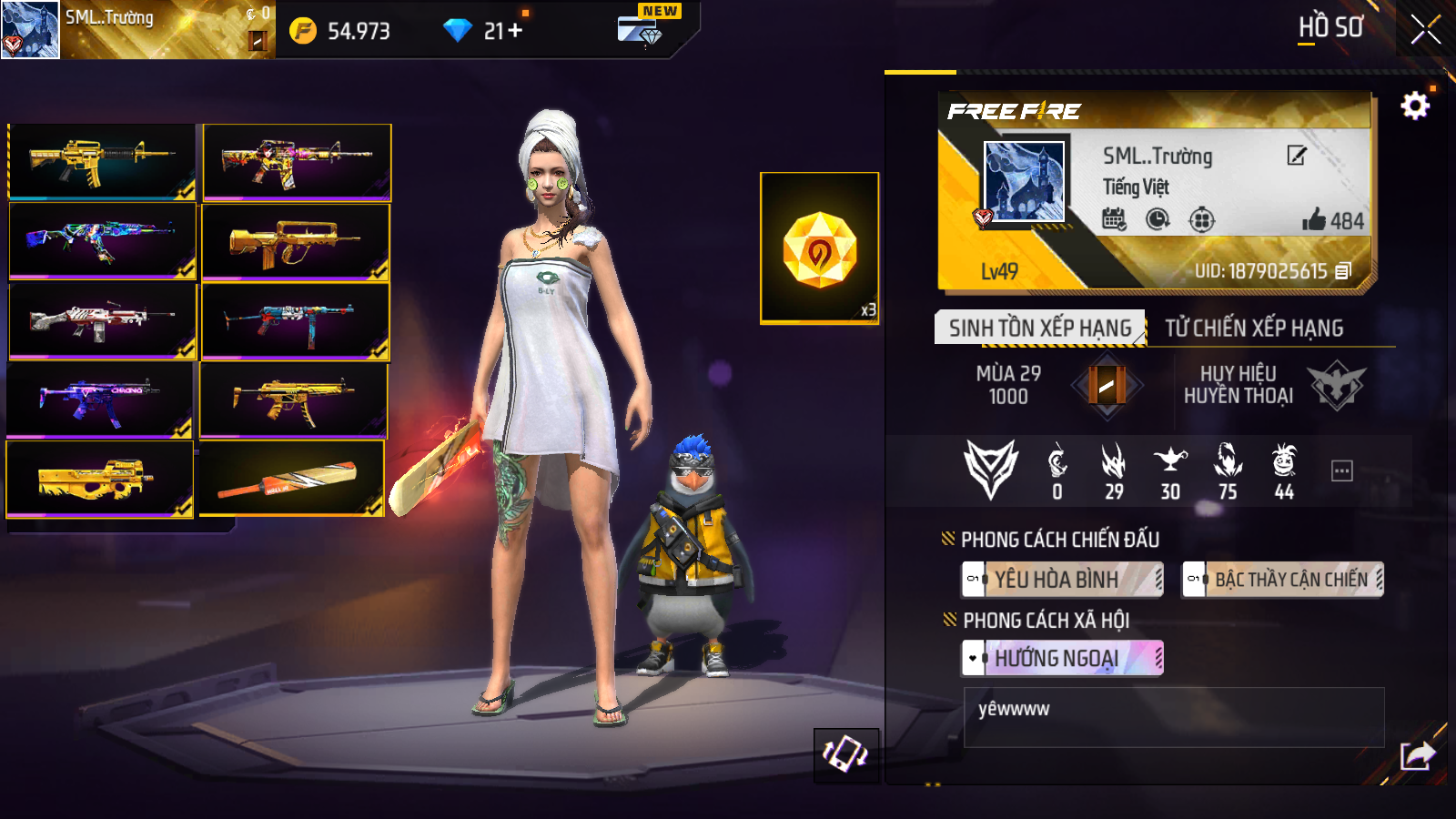Select the gold P90 weapon skin
1456x819 pixels.
coord(100,479)
